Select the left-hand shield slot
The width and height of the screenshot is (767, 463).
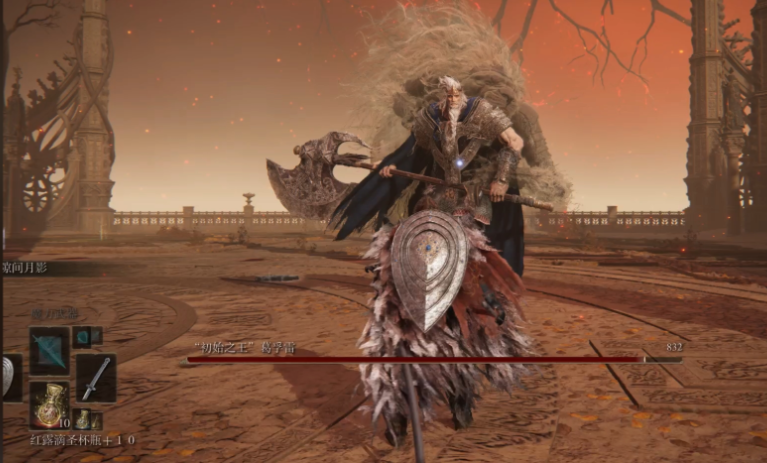pyautogui.click(x=9, y=377)
